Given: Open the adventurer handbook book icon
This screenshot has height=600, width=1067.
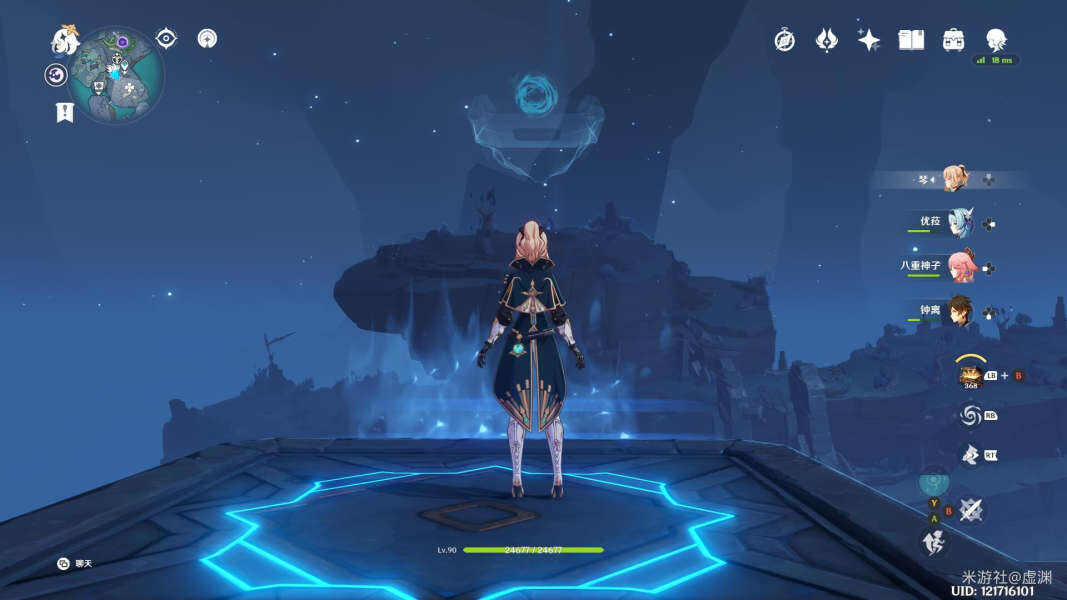Looking at the screenshot, I should pos(911,40).
